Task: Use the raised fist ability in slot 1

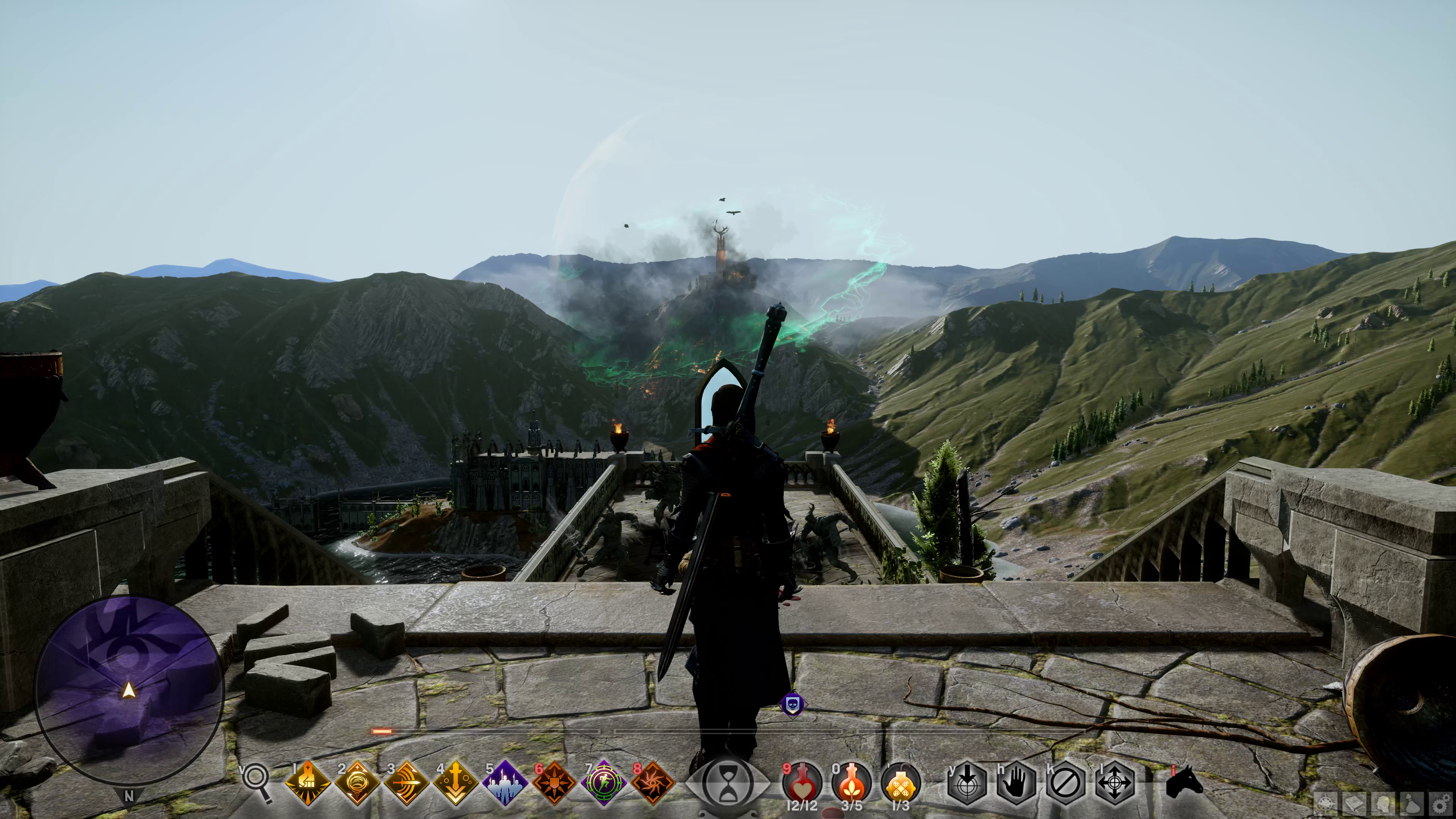Action: click(308, 783)
